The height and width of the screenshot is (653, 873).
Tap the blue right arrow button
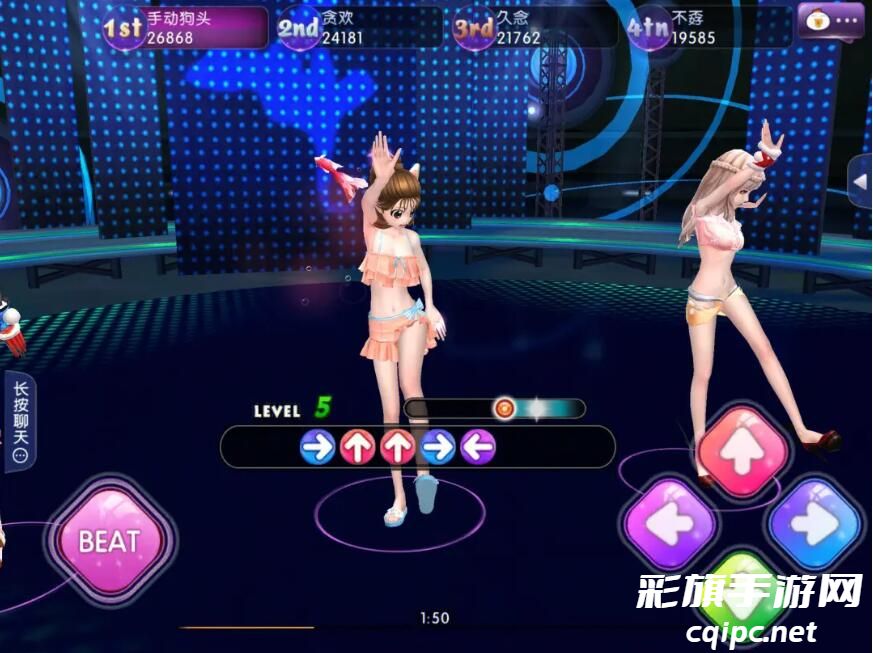tap(815, 524)
